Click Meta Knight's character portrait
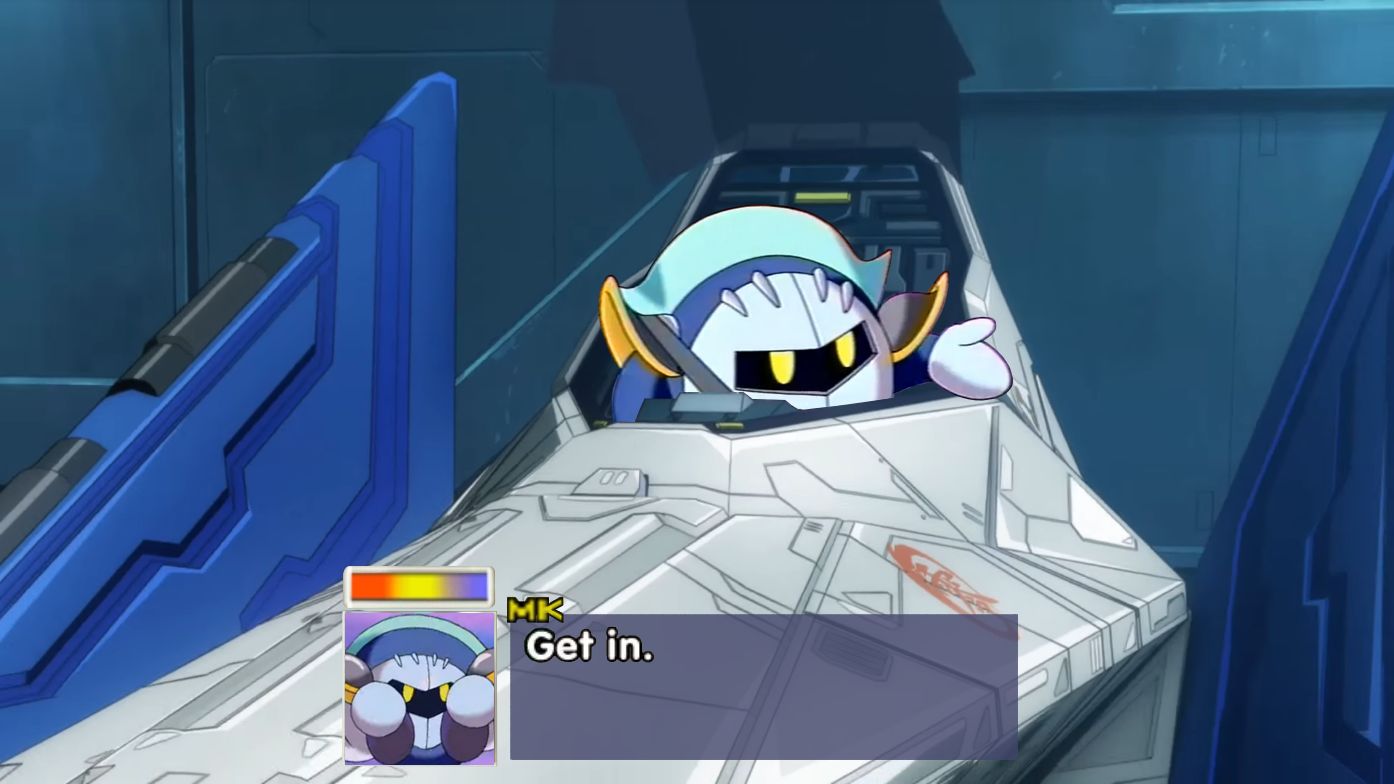 (x=418, y=690)
